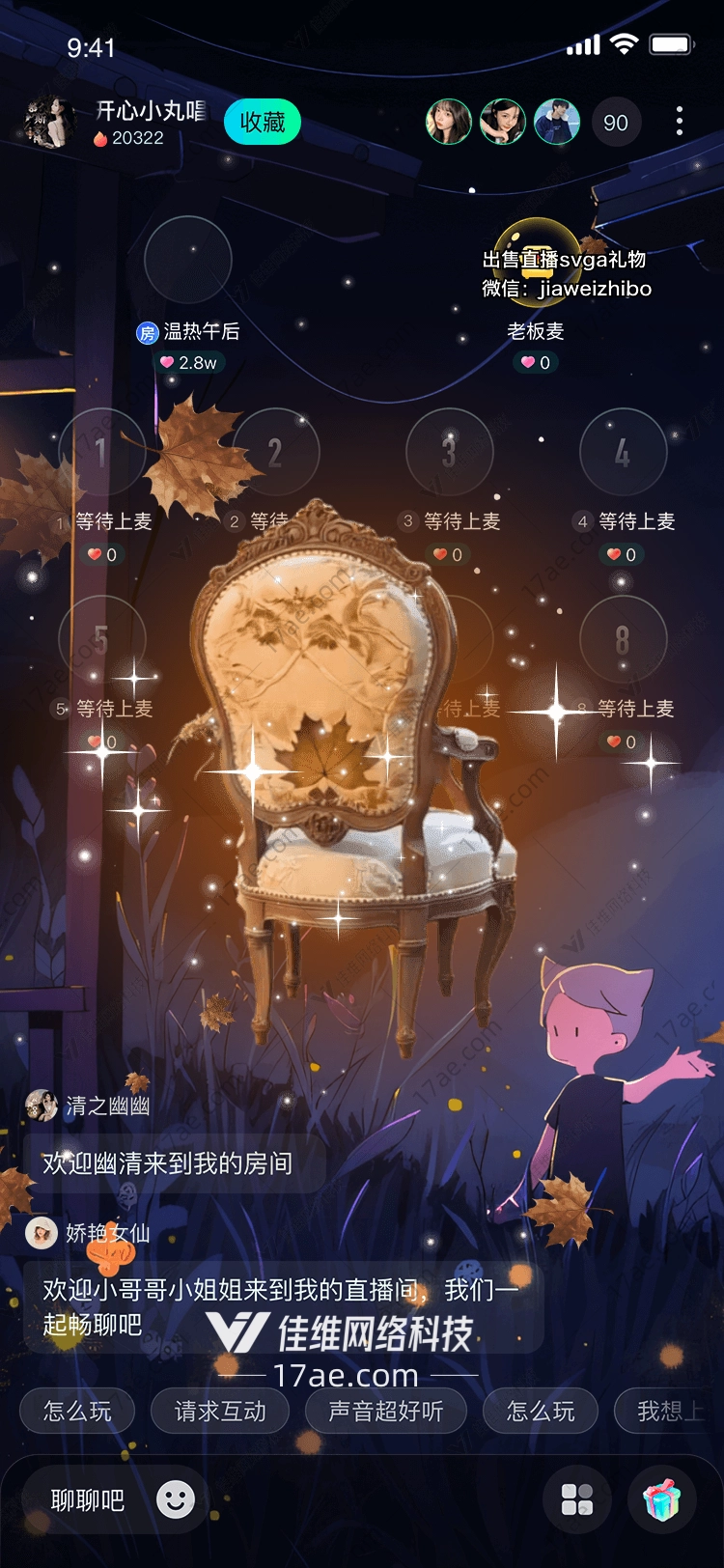The height and width of the screenshot is (1568, 724).
Task: Pick mic seat number 8
Action: click(623, 639)
